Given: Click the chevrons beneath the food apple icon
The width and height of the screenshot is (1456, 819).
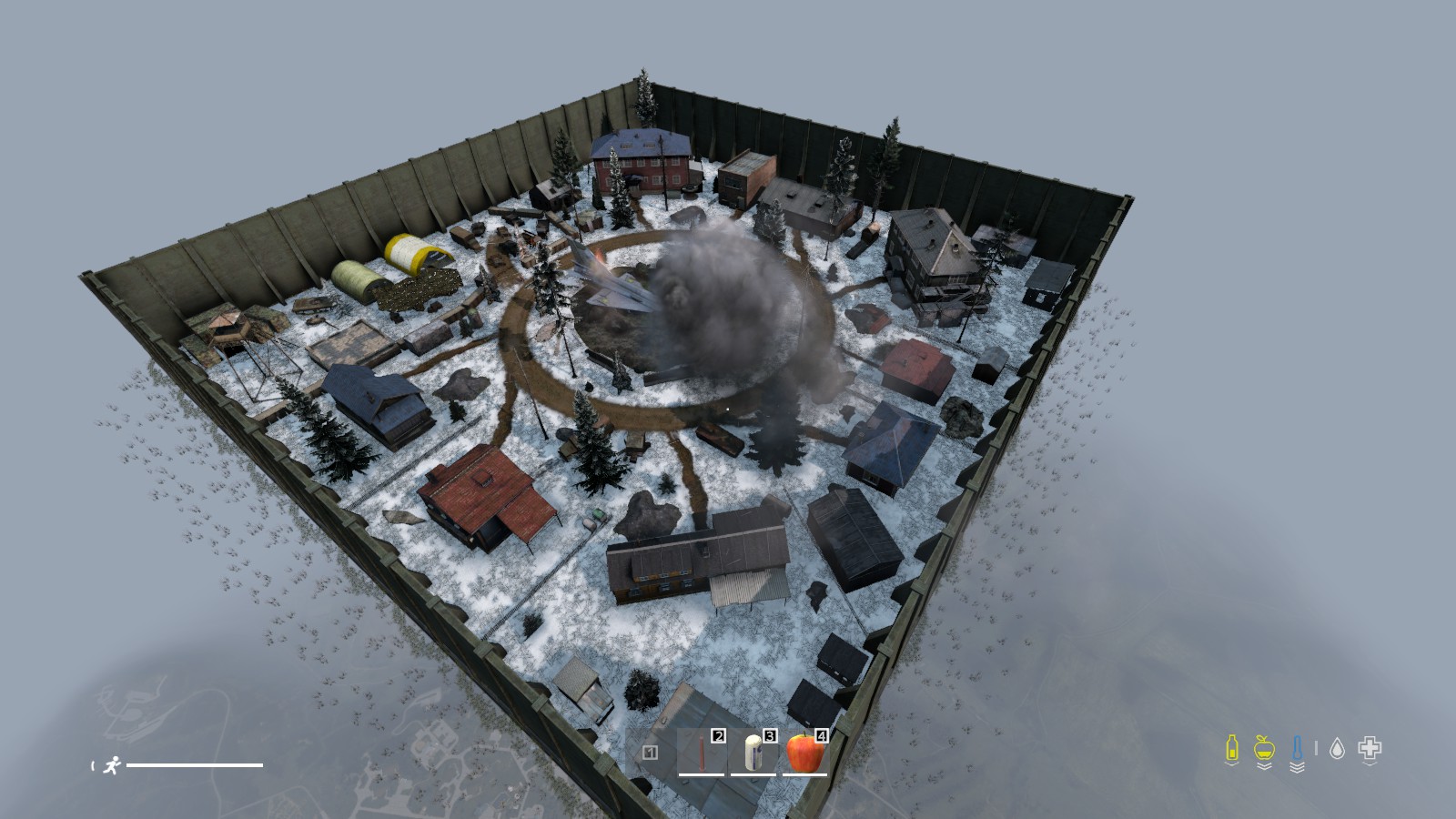Looking at the screenshot, I should click(1264, 766).
